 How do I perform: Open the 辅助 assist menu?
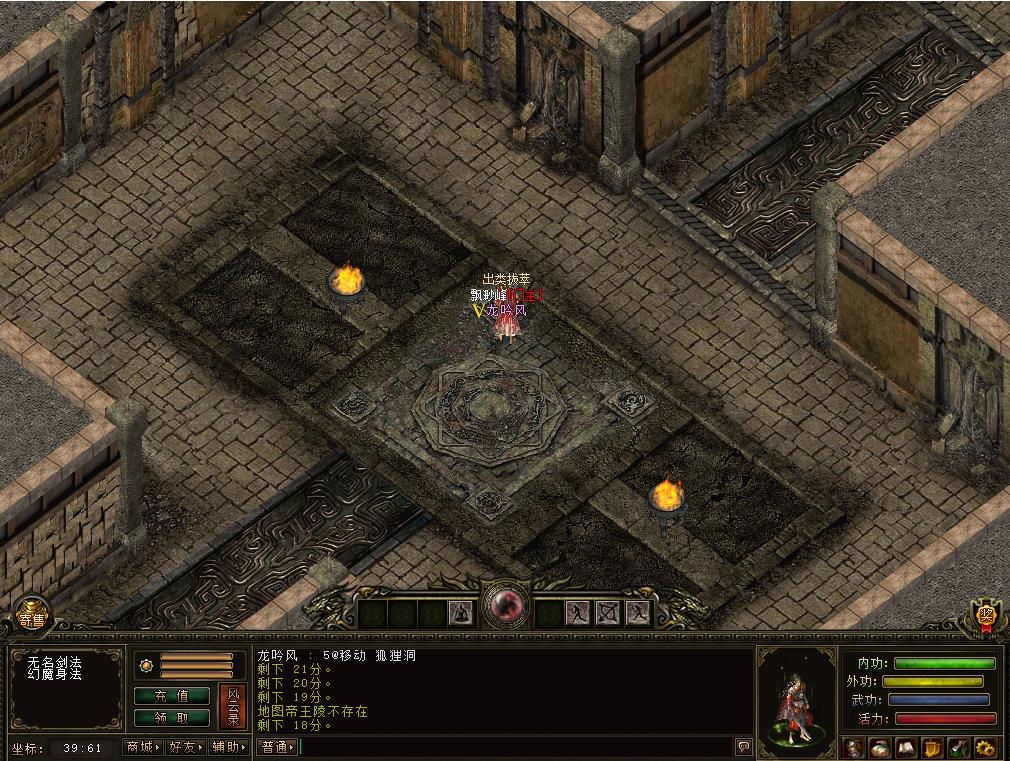pos(229,747)
